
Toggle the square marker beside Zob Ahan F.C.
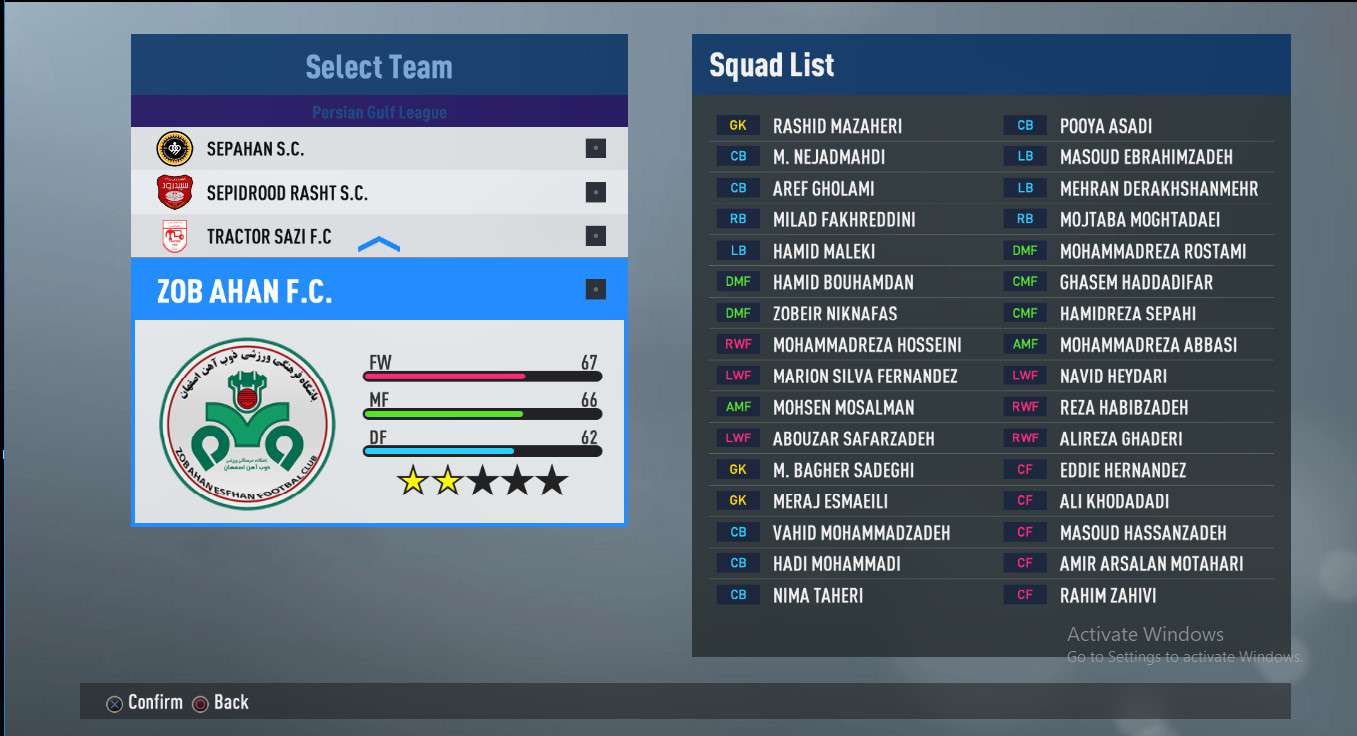595,290
